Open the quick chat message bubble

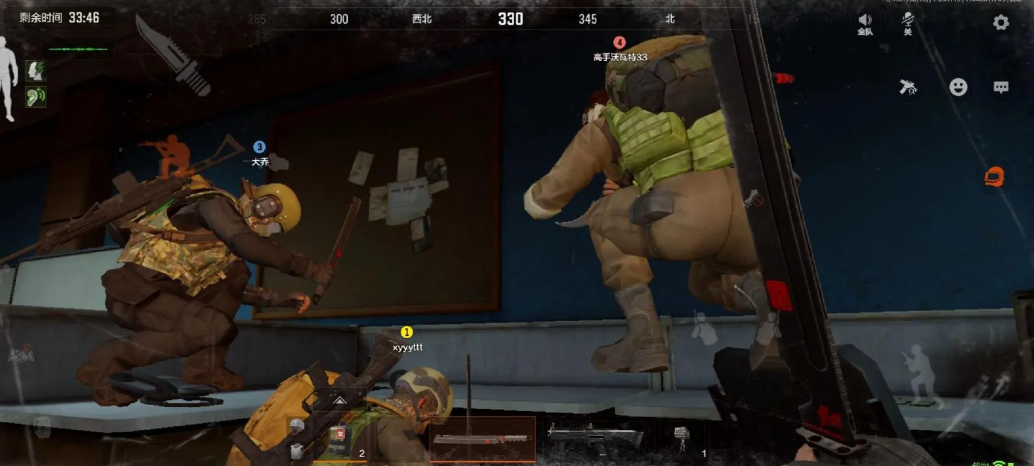point(1001,87)
